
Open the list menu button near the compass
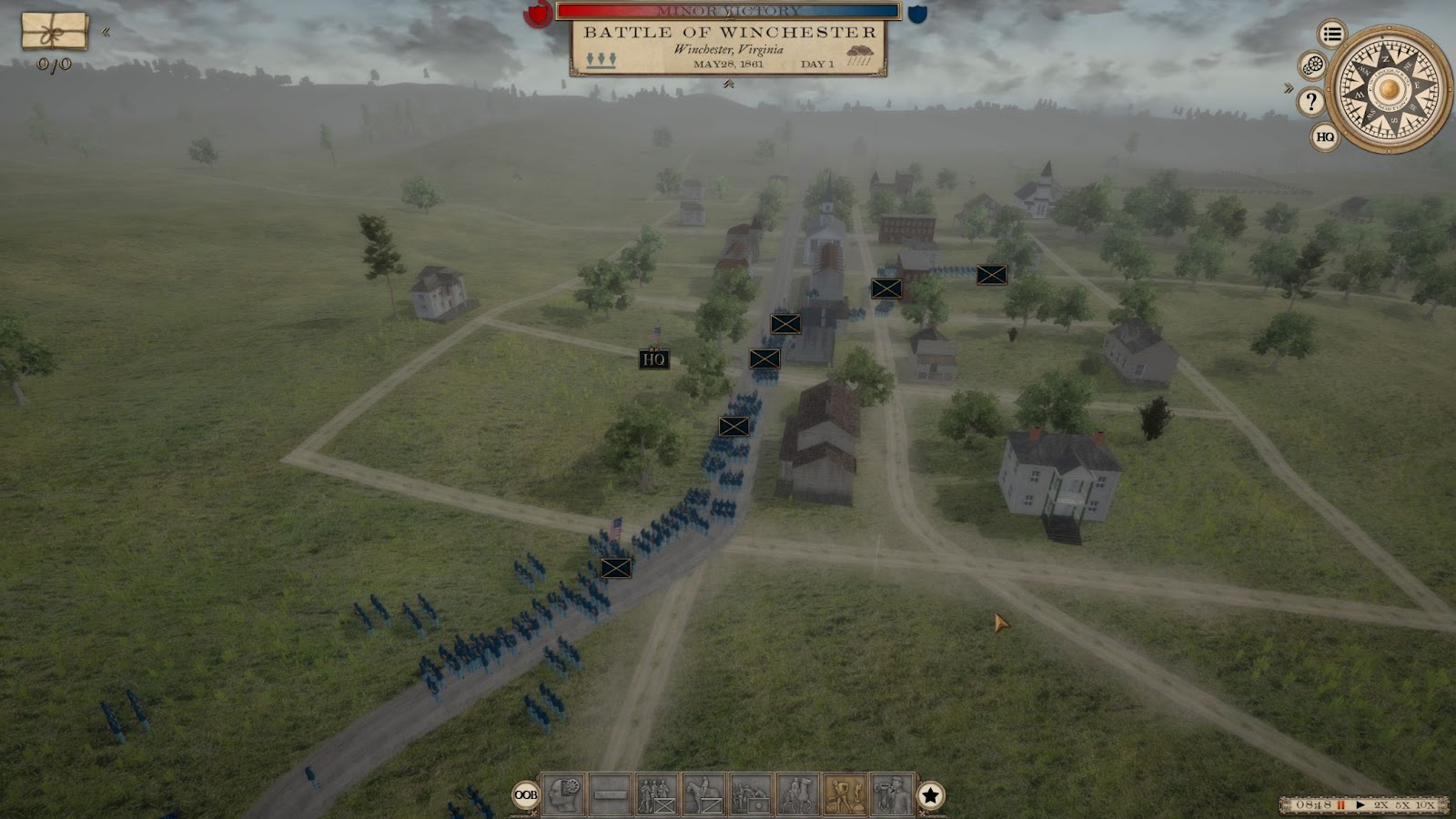[1332, 35]
